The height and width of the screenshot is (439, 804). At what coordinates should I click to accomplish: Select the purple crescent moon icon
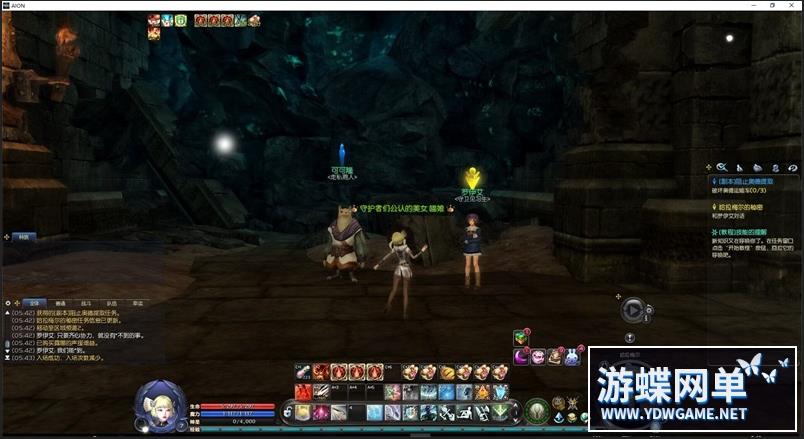point(521,356)
